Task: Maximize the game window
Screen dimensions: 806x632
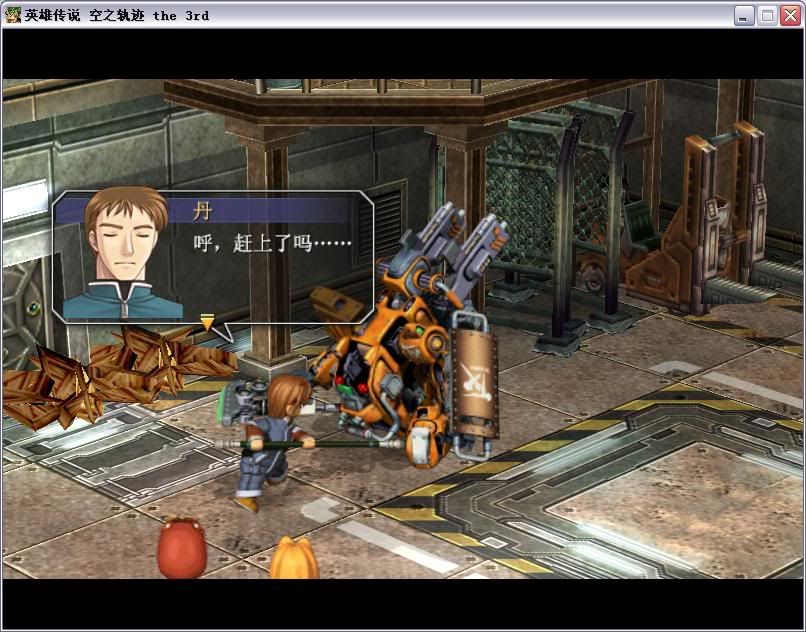Action: coord(767,15)
